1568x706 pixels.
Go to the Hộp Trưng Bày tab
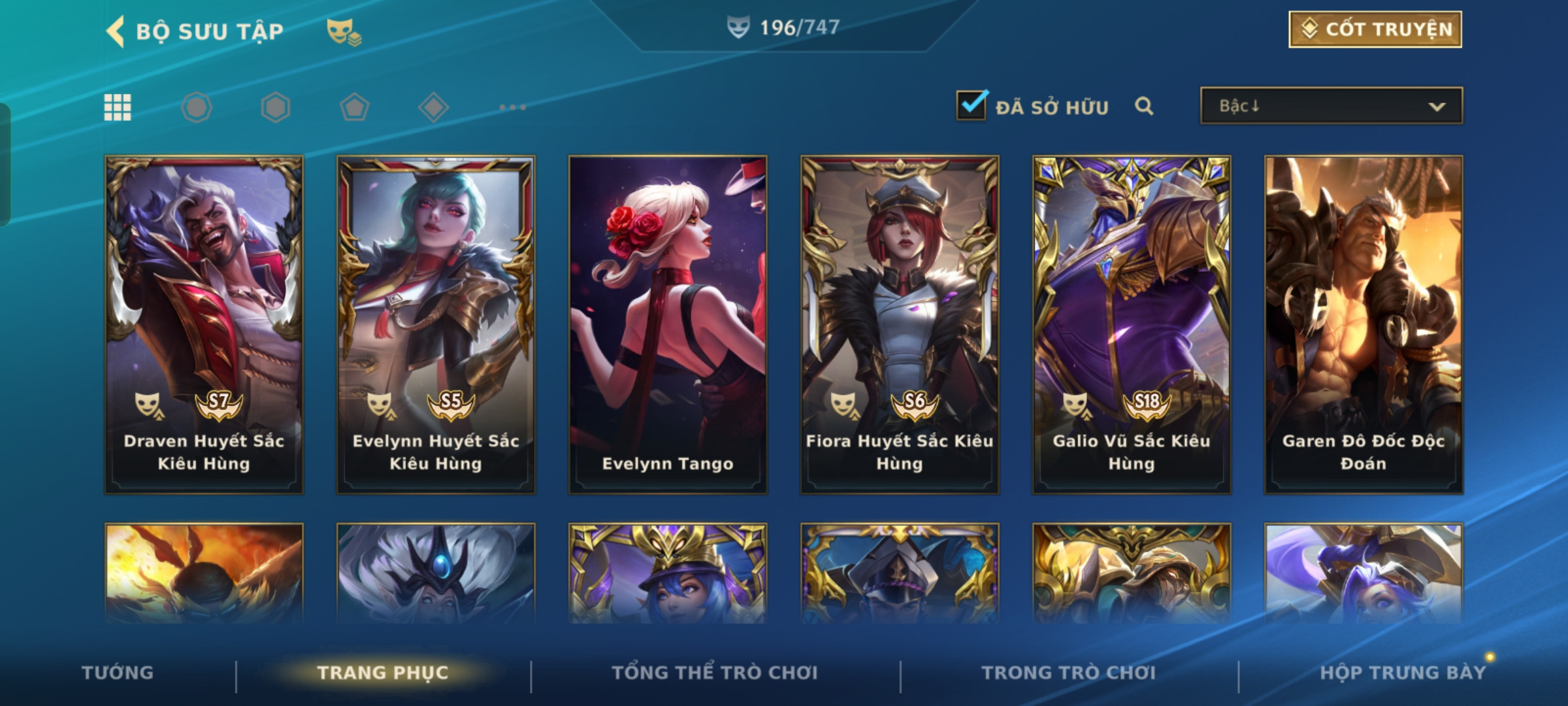1403,673
